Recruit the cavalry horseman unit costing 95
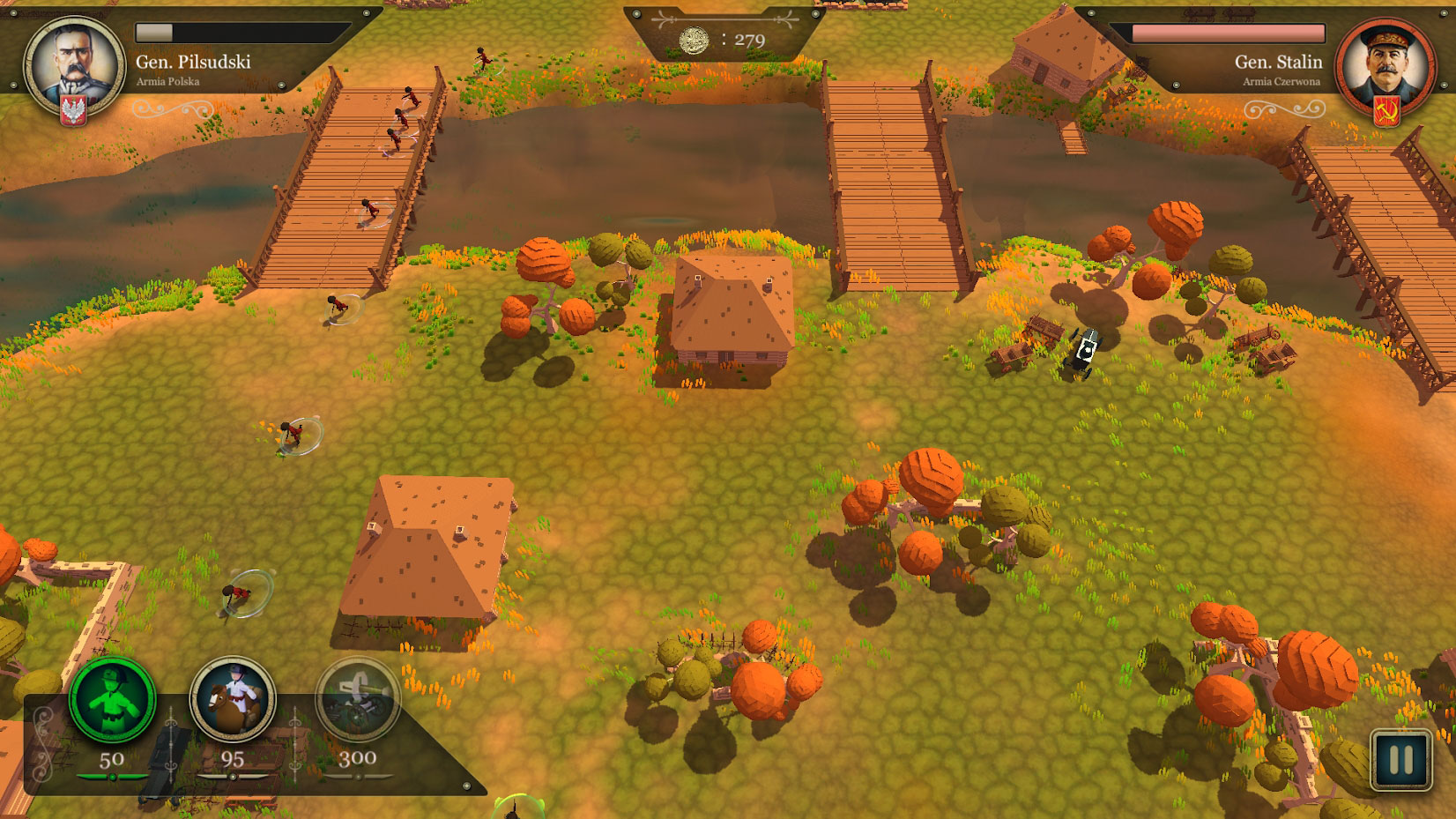The height and width of the screenshot is (819, 1456). pos(233,700)
